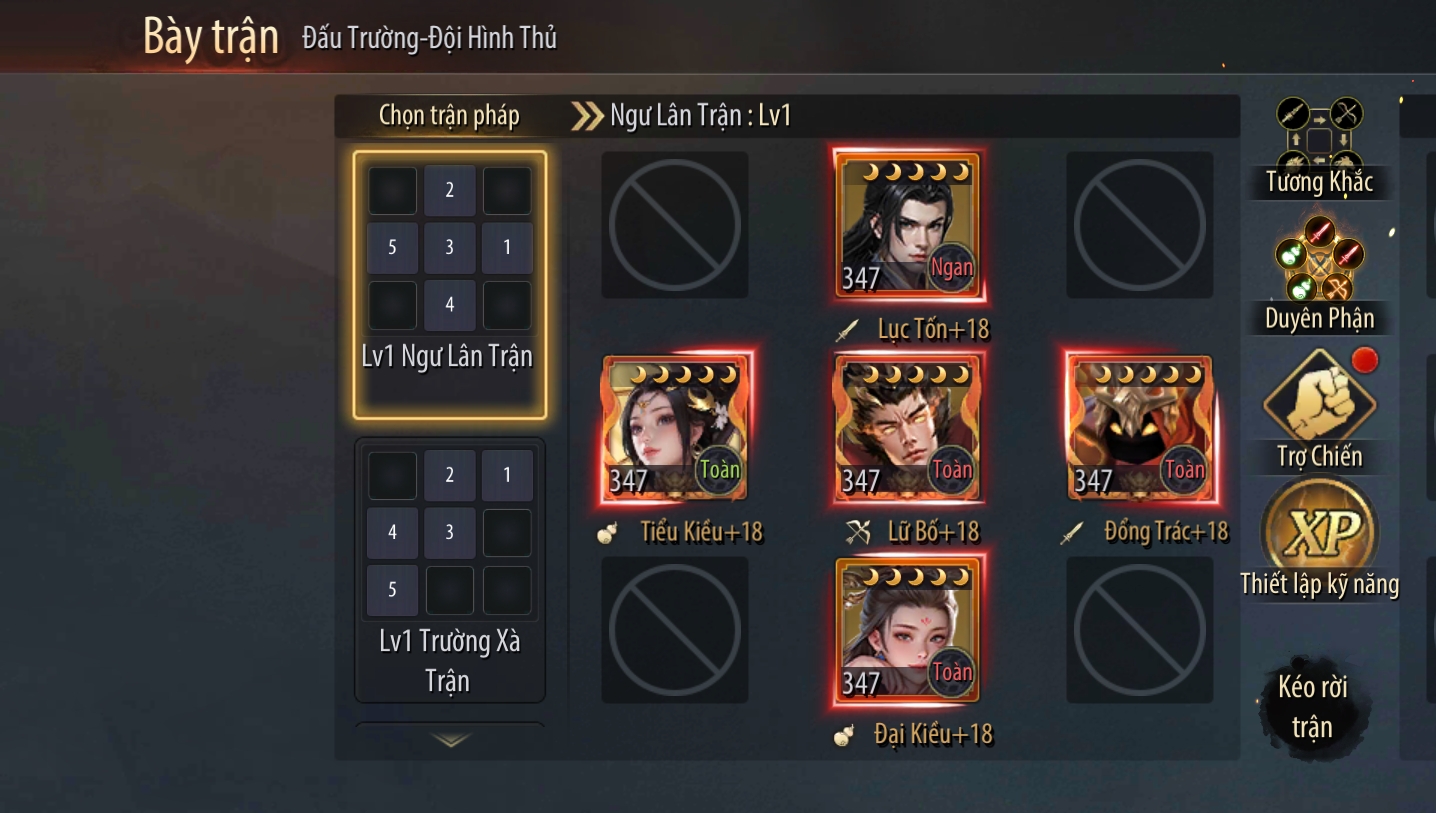Choose the Đổng Trác hero card
The height and width of the screenshot is (813, 1436).
point(1140,428)
